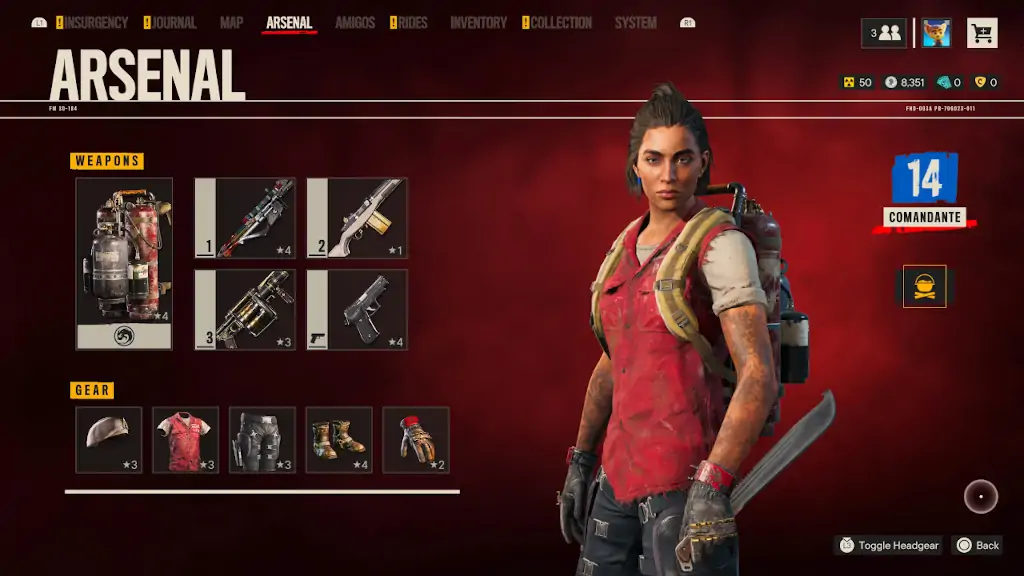
Task: Choose the gloves wrist gear slot
Action: (x=415, y=439)
